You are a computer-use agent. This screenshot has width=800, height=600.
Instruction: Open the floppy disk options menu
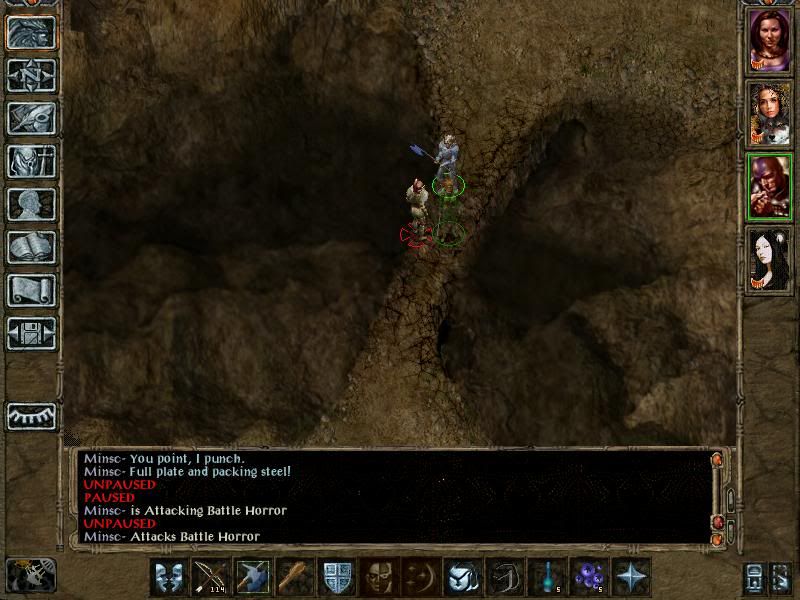click(x=32, y=333)
